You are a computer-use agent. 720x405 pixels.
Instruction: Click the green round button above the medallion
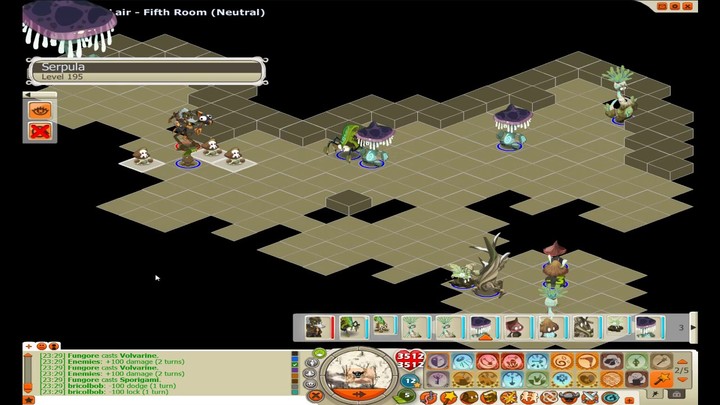(319, 353)
